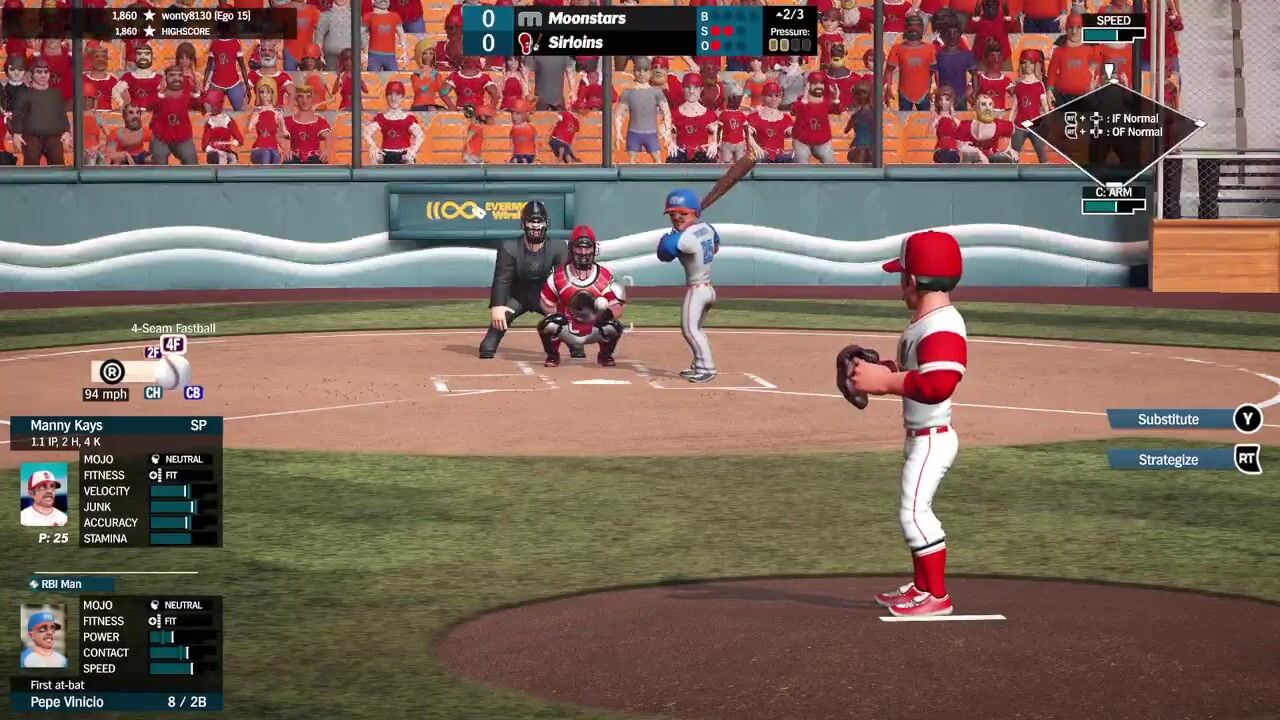This screenshot has height=720, width=1280.
Task: Choose the 2F two-seam fastball pitch
Action: 153,352
